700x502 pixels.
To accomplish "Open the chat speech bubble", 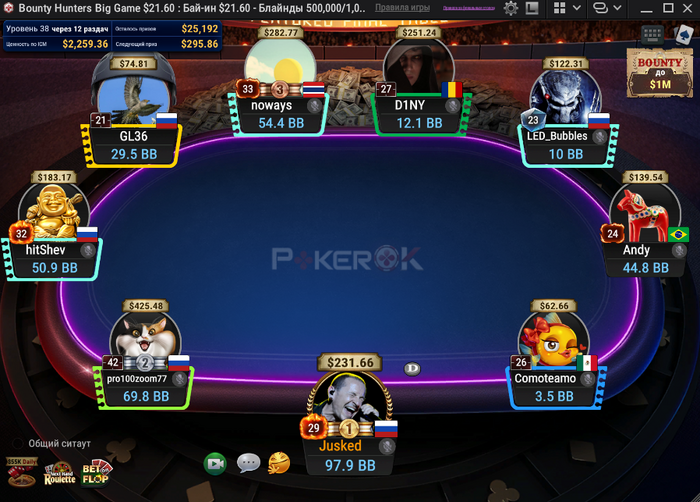I will click(x=248, y=463).
